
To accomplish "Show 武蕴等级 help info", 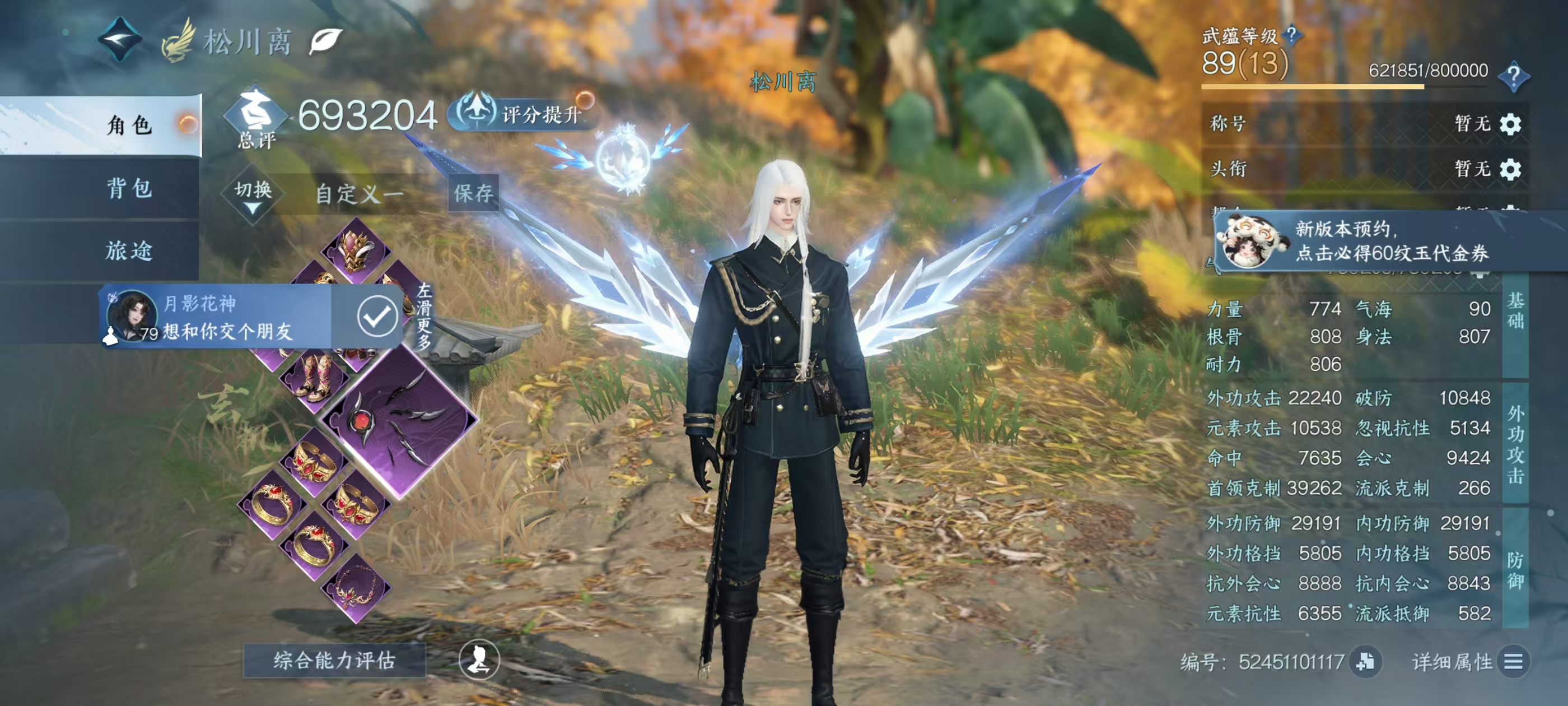I will point(1291,35).
